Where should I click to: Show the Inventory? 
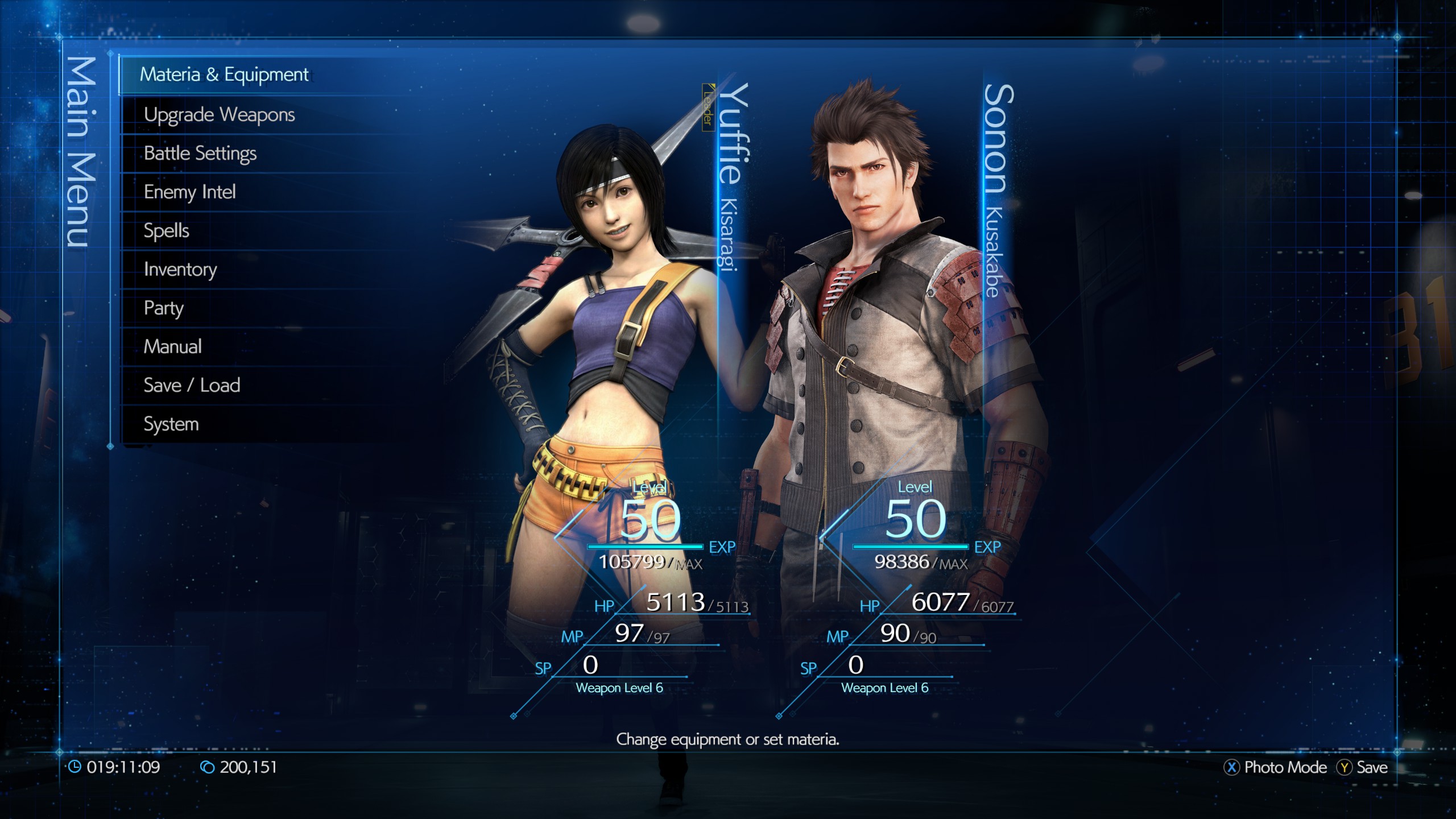pyautogui.click(x=180, y=269)
